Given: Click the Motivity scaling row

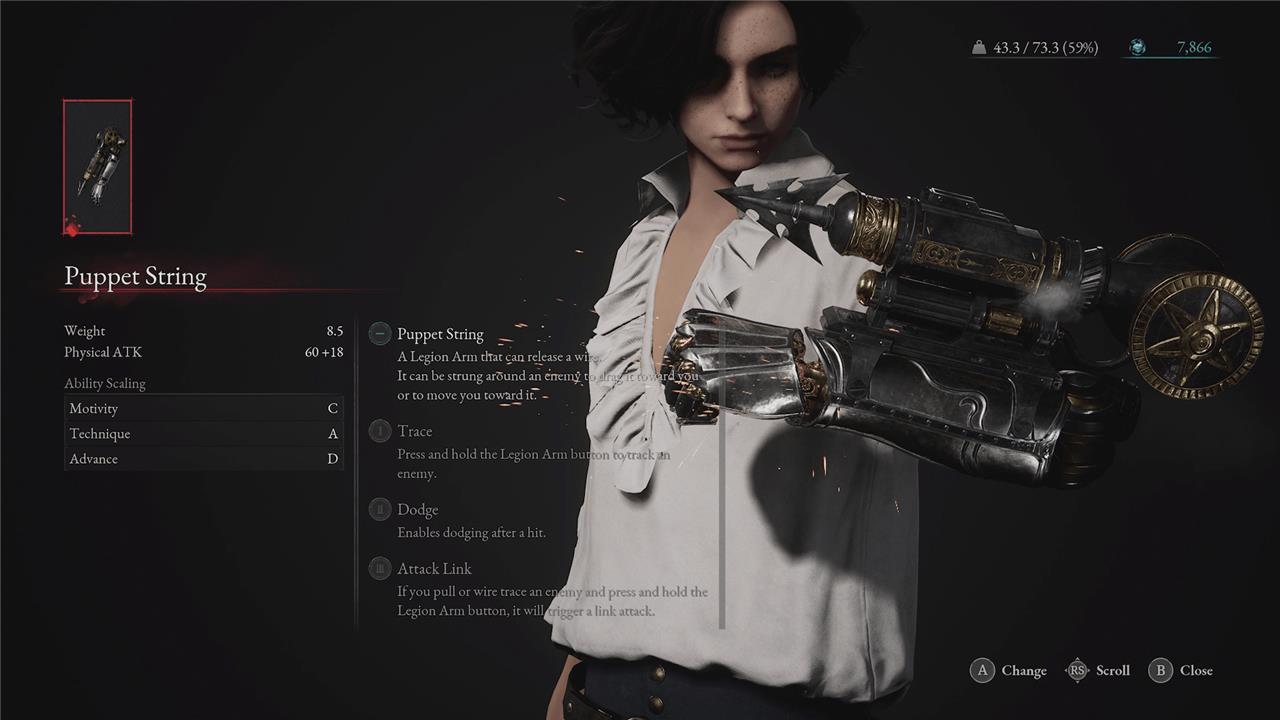Looking at the screenshot, I should pyautogui.click(x=203, y=408).
